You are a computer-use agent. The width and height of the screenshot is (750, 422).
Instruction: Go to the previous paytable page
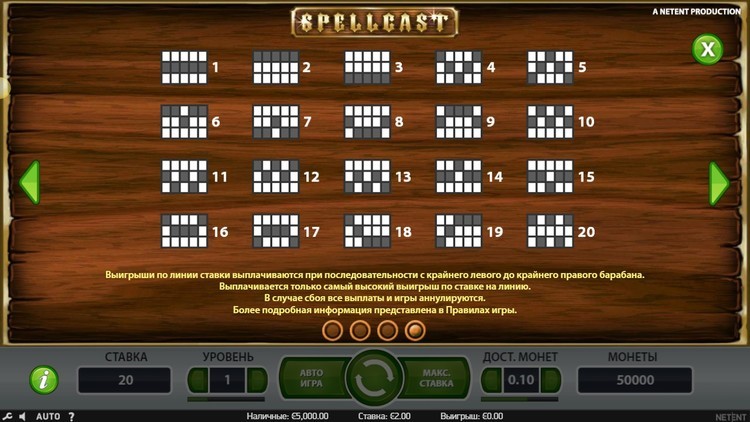(x=30, y=183)
